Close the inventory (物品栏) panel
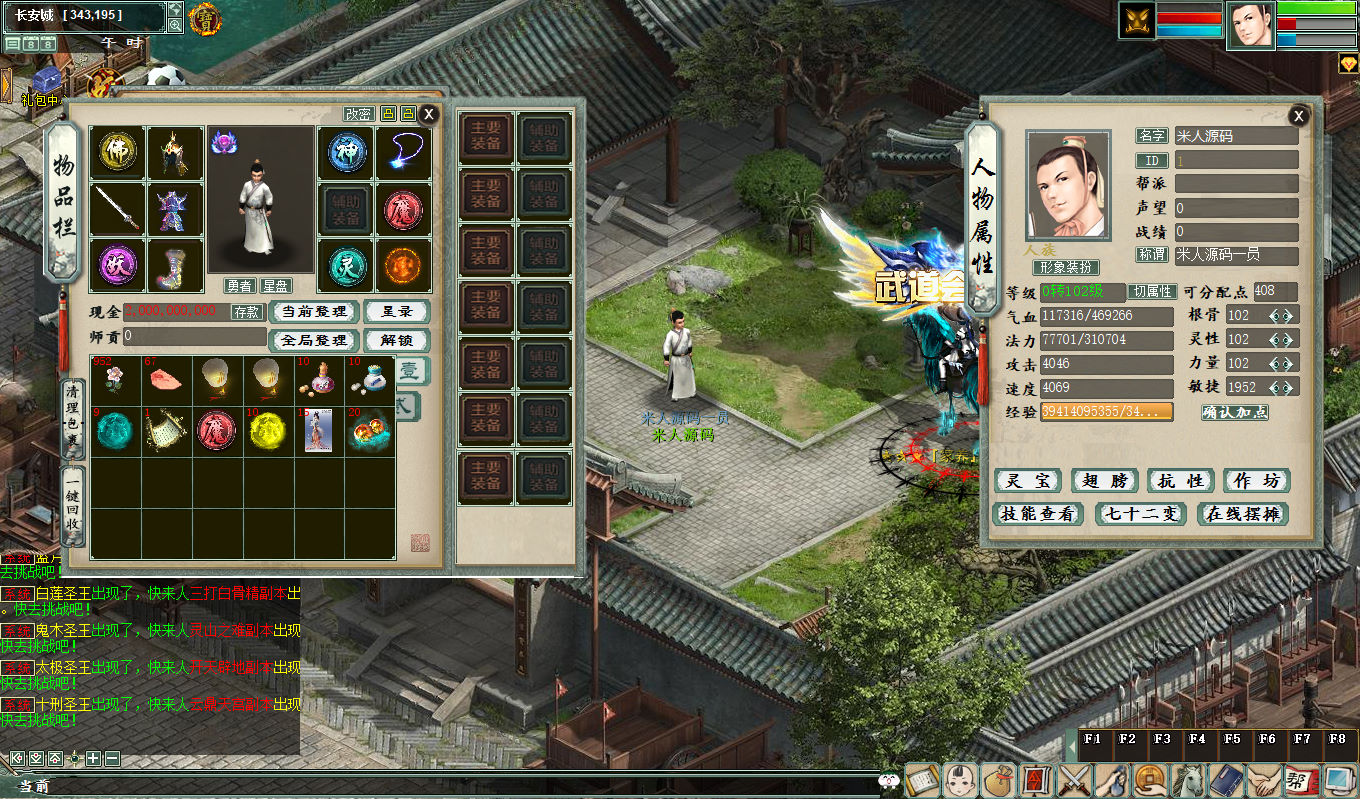 click(x=429, y=114)
